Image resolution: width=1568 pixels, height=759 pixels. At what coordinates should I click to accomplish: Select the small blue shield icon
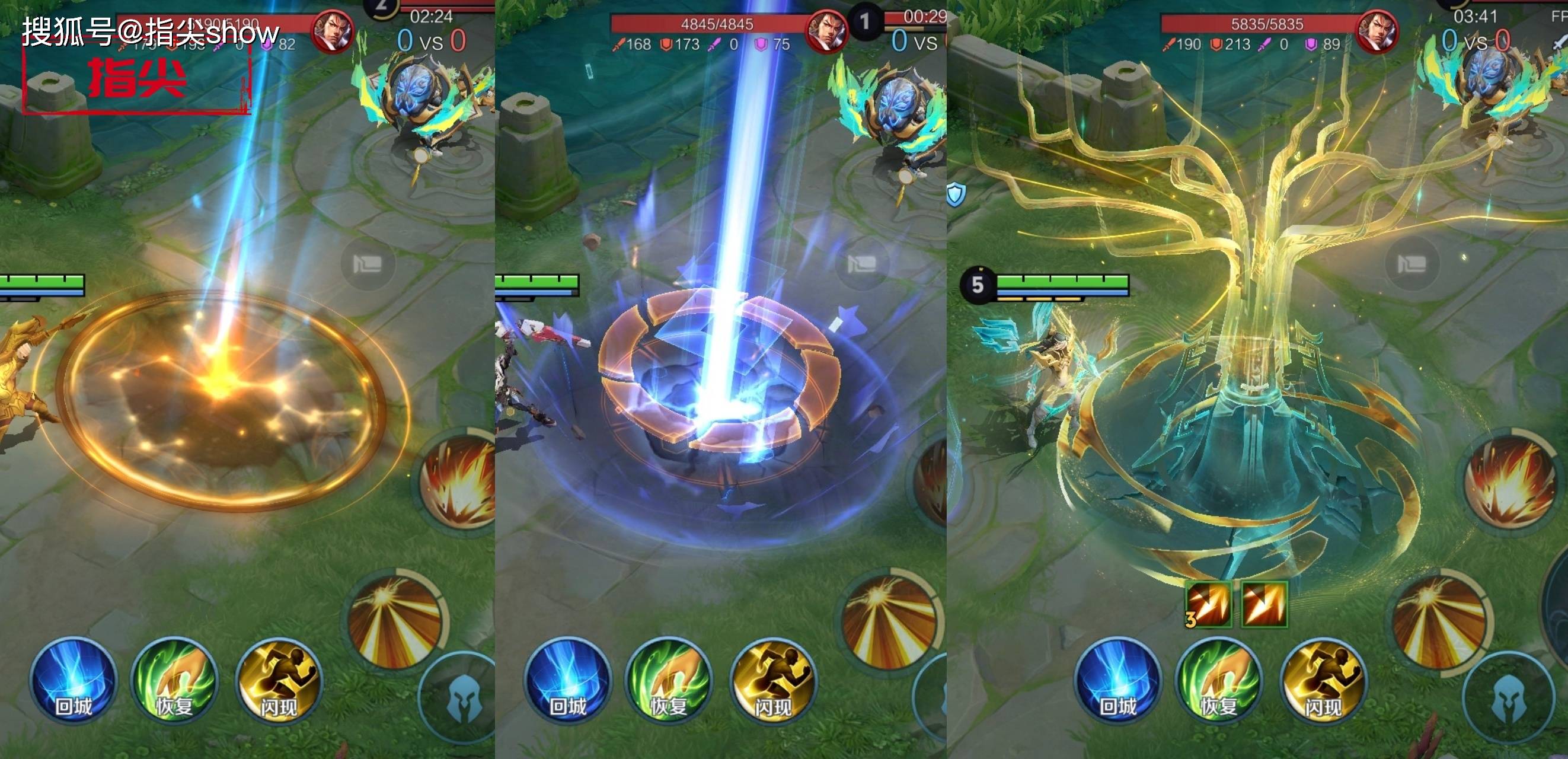click(x=956, y=194)
